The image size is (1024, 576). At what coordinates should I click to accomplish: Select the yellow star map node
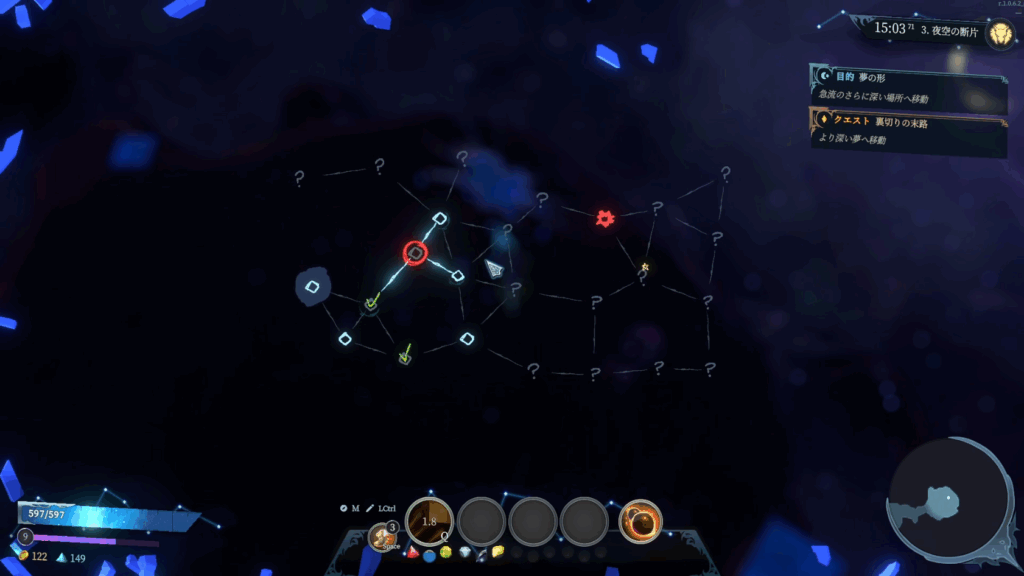[645, 267]
